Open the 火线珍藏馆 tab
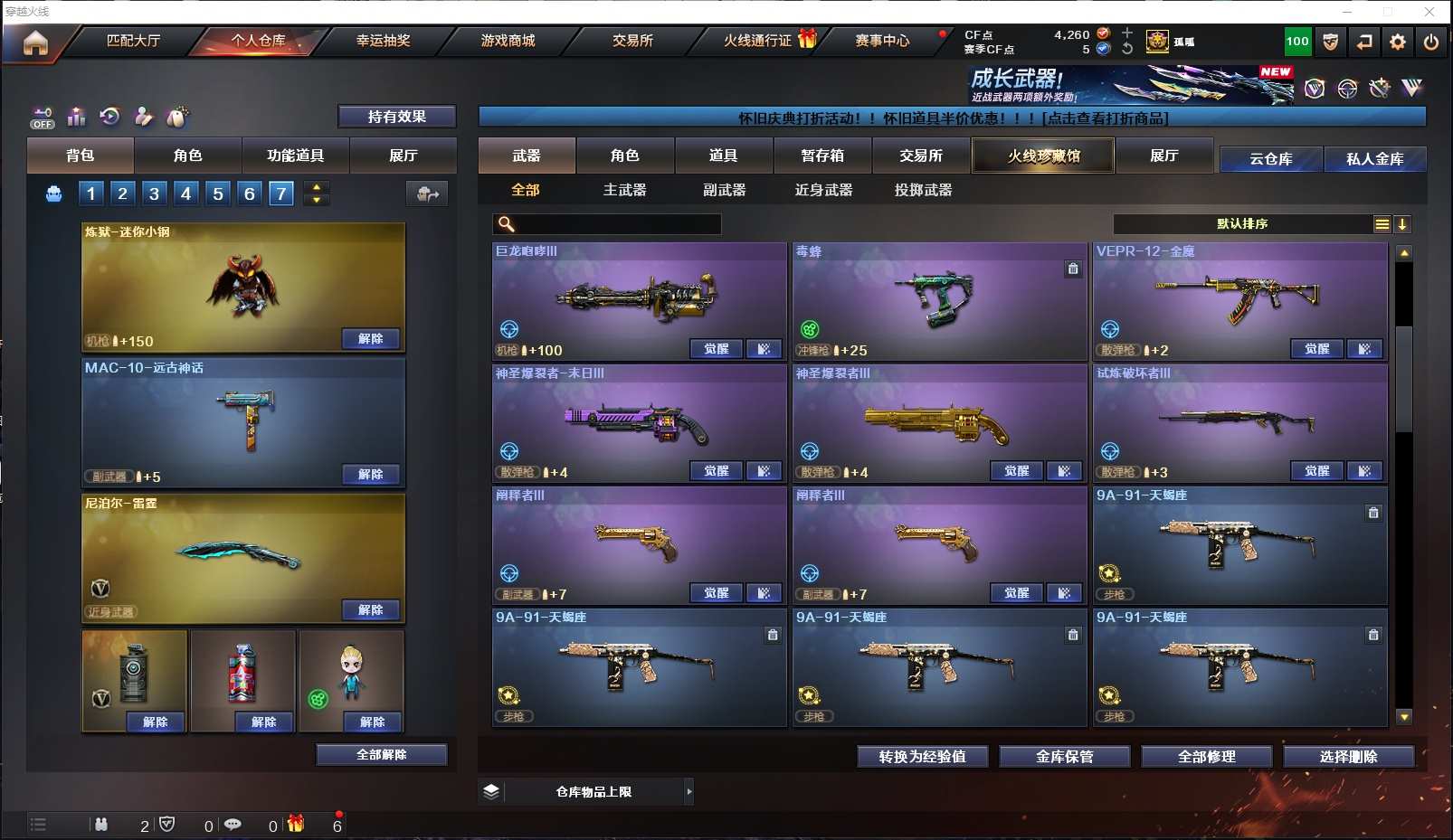Image resolution: width=1453 pixels, height=840 pixels. coord(1043,156)
